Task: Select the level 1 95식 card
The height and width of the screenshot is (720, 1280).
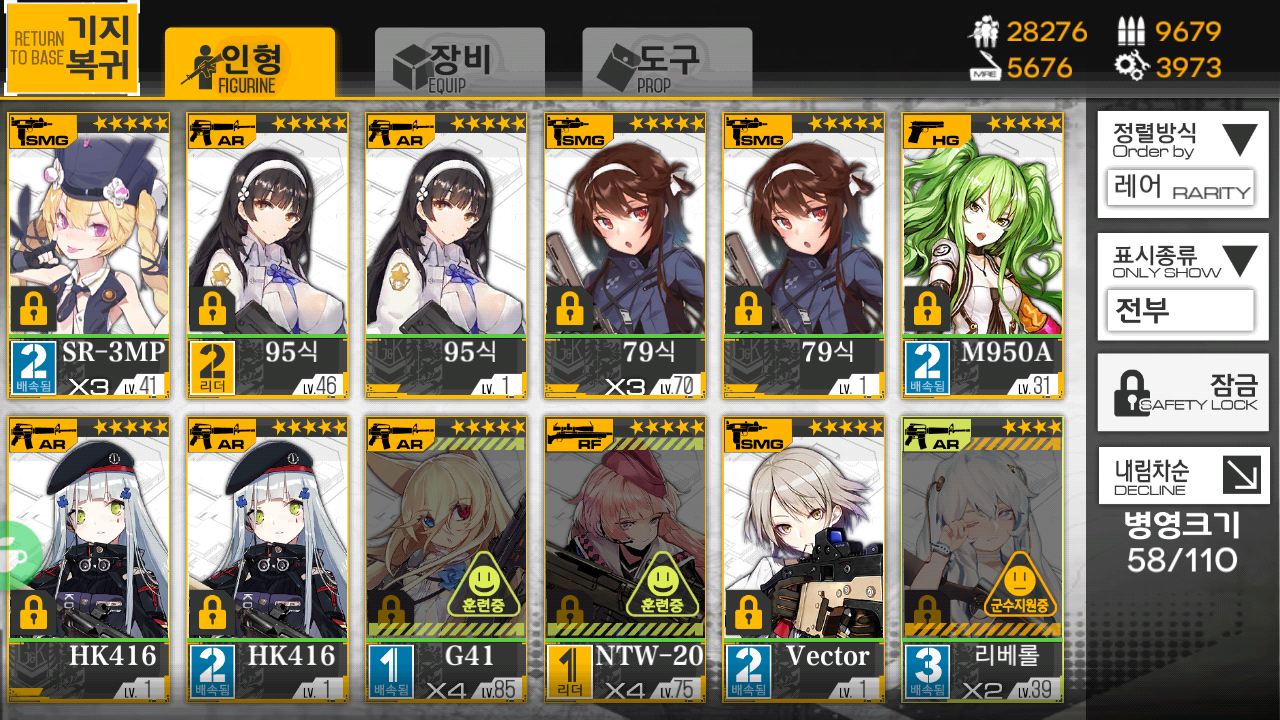Action: pyautogui.click(x=446, y=255)
